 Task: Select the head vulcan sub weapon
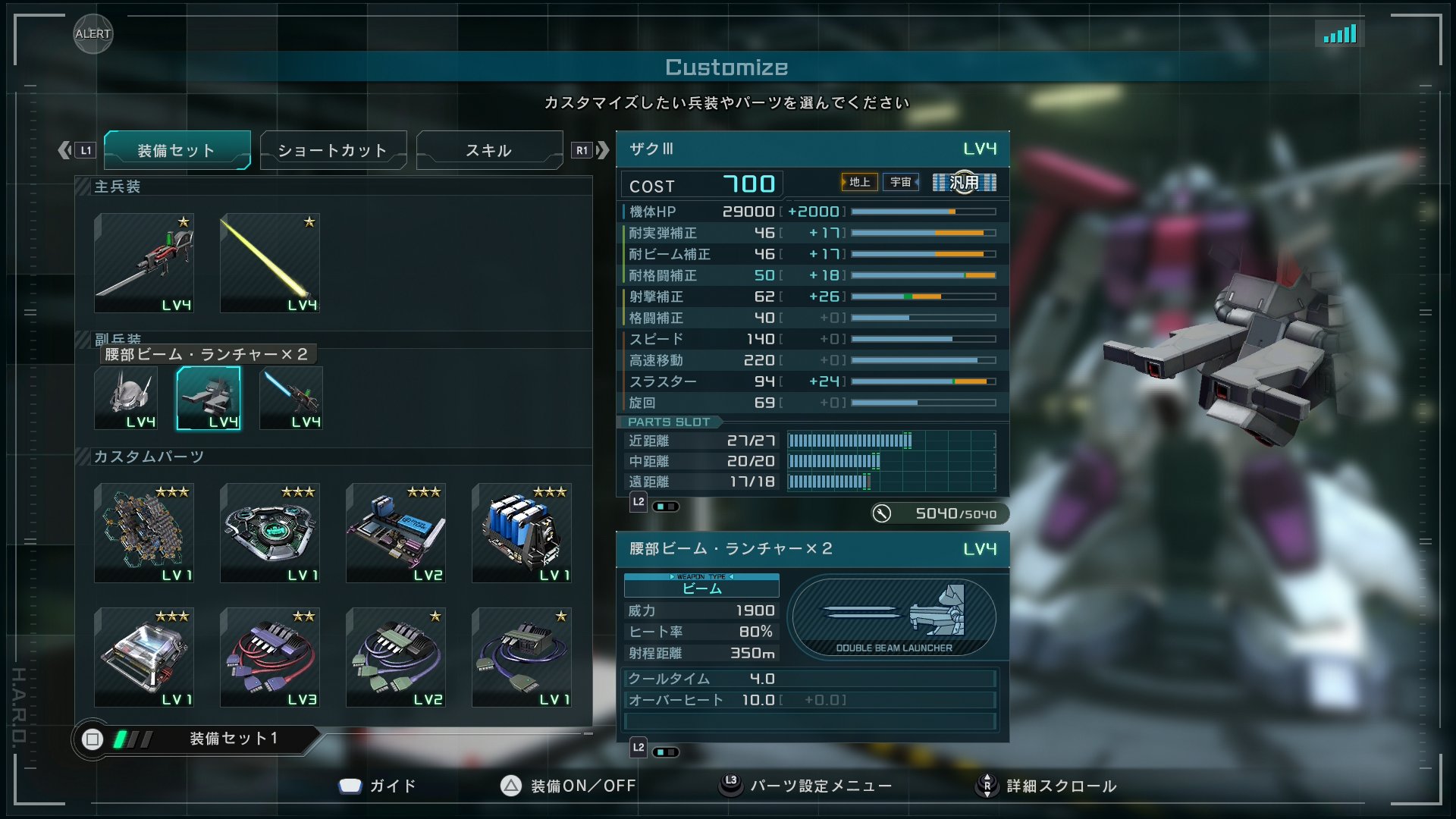[x=127, y=397]
